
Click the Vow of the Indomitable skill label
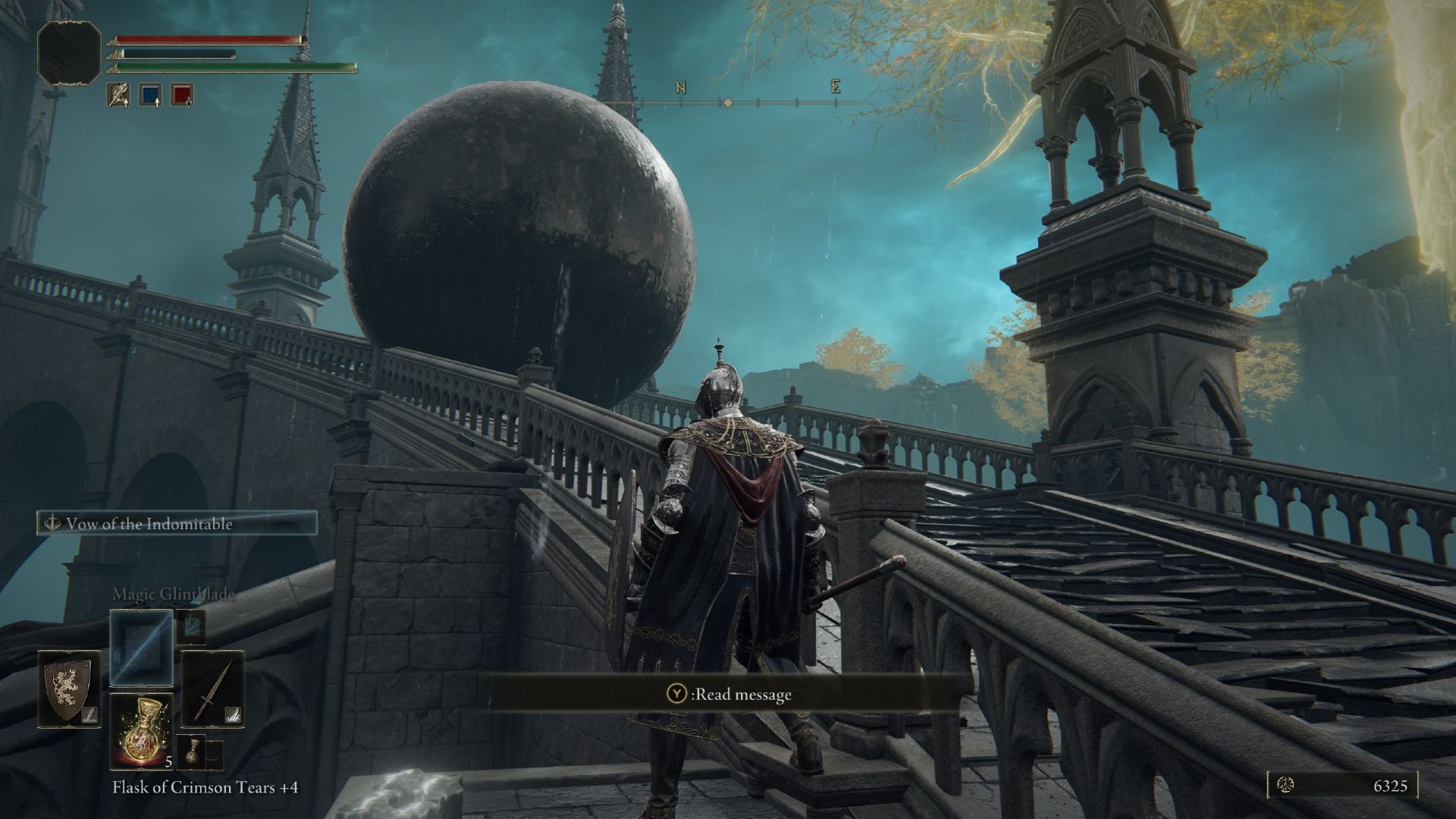(x=177, y=524)
